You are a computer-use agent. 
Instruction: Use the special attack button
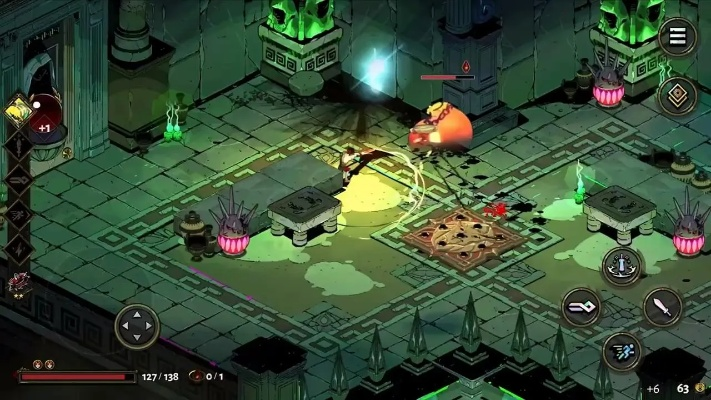click(x=580, y=307)
